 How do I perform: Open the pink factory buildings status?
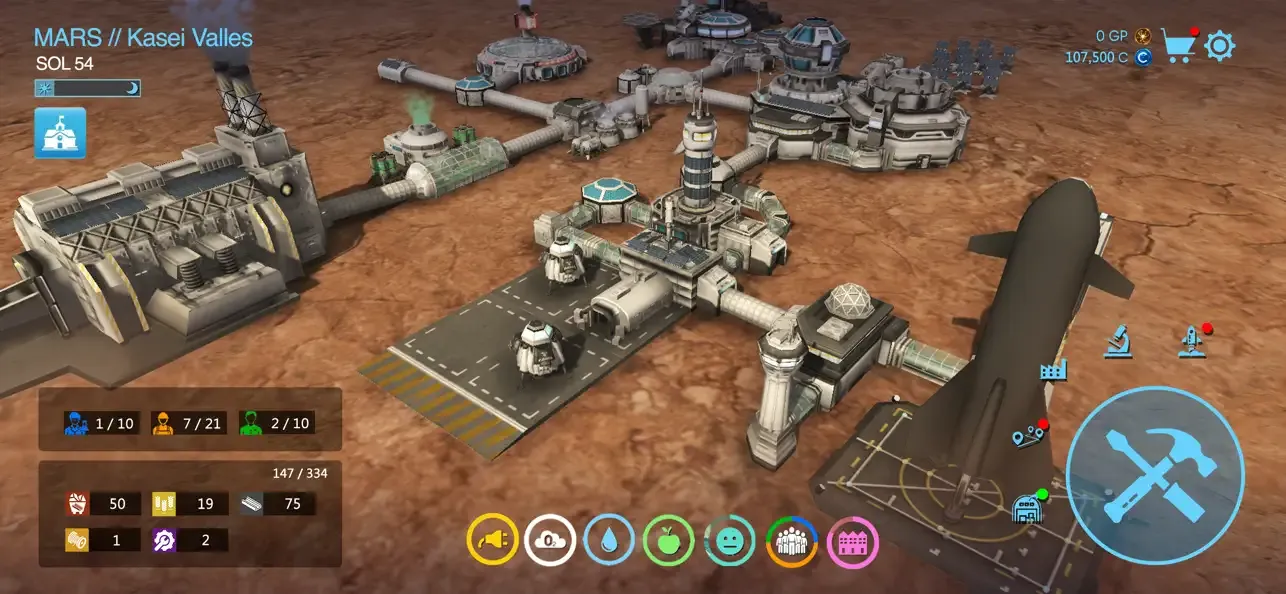pyautogui.click(x=853, y=541)
